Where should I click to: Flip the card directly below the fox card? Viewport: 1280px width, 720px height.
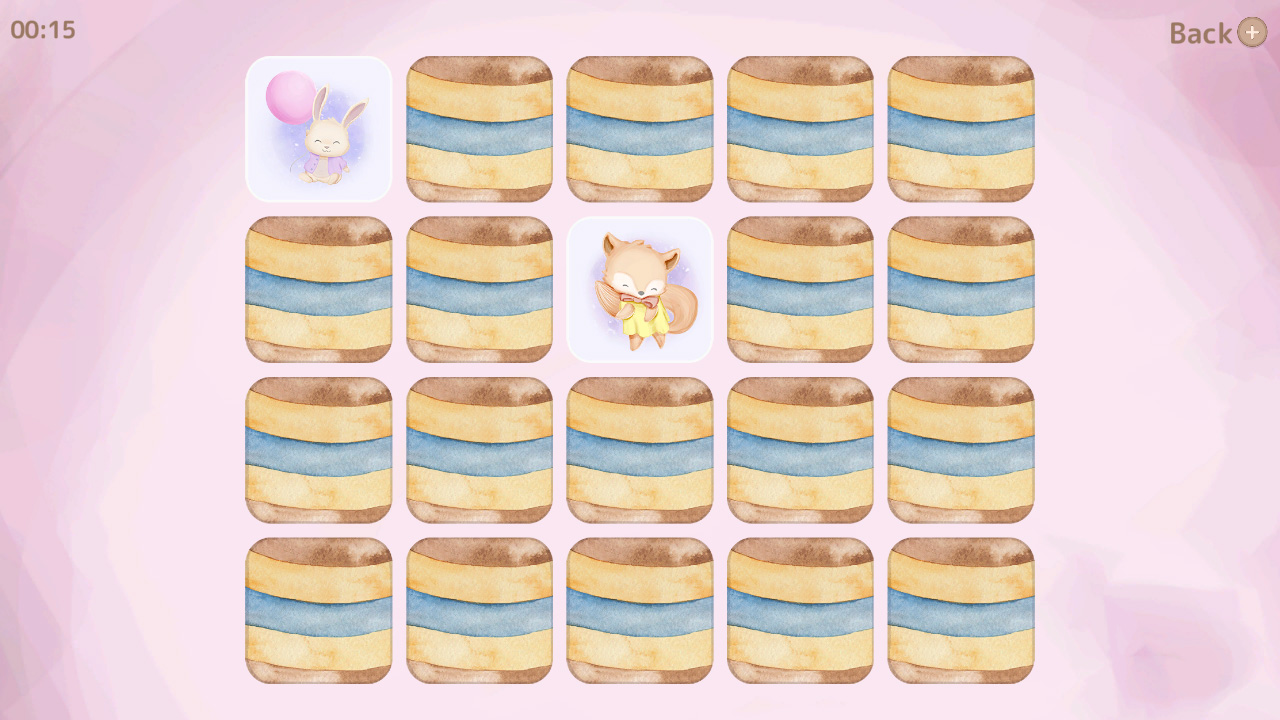click(639, 448)
